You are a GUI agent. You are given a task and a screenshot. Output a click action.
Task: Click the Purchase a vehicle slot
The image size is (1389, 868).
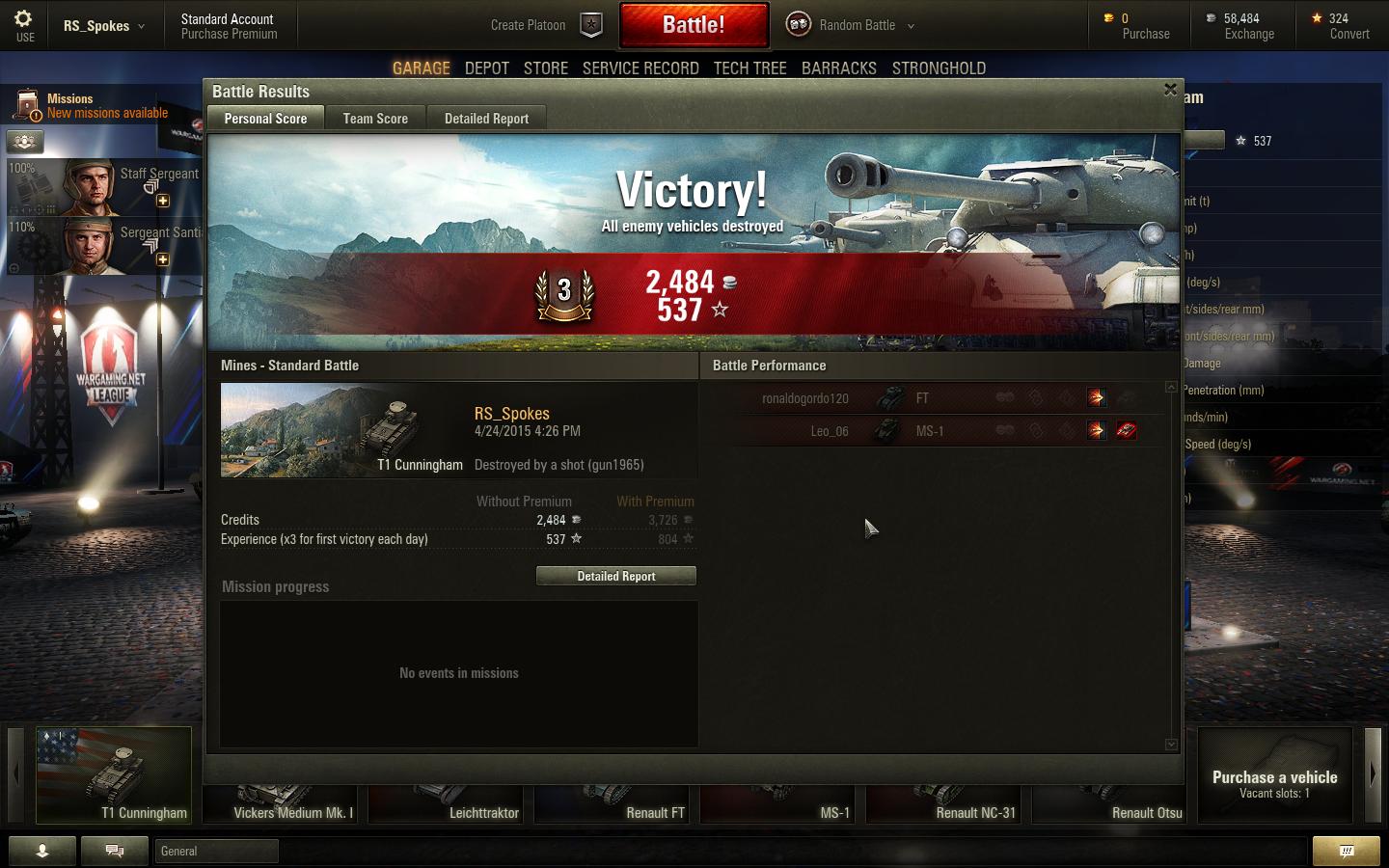pyautogui.click(x=1274, y=776)
